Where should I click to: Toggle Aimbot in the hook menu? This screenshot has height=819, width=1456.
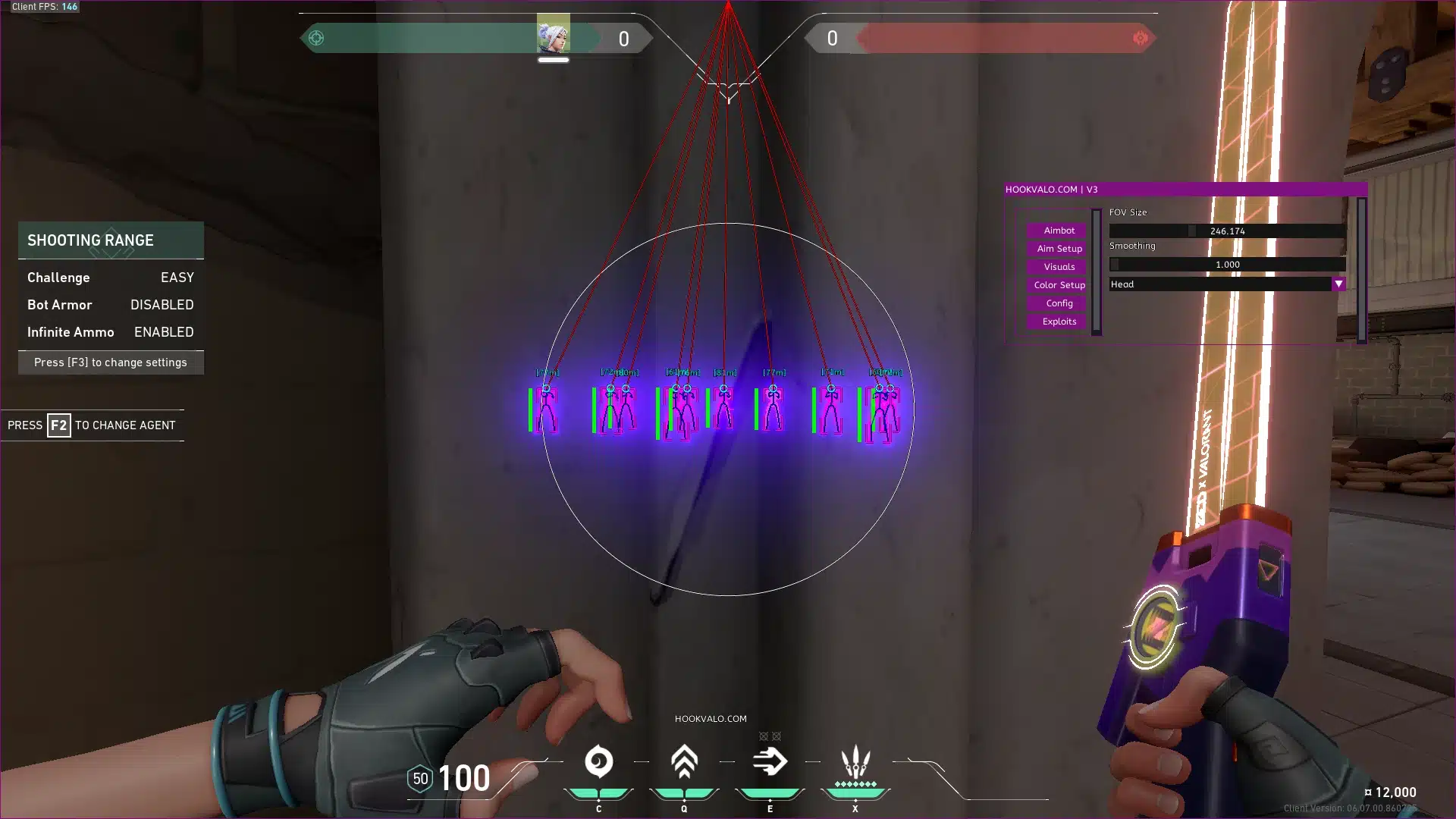(x=1057, y=231)
